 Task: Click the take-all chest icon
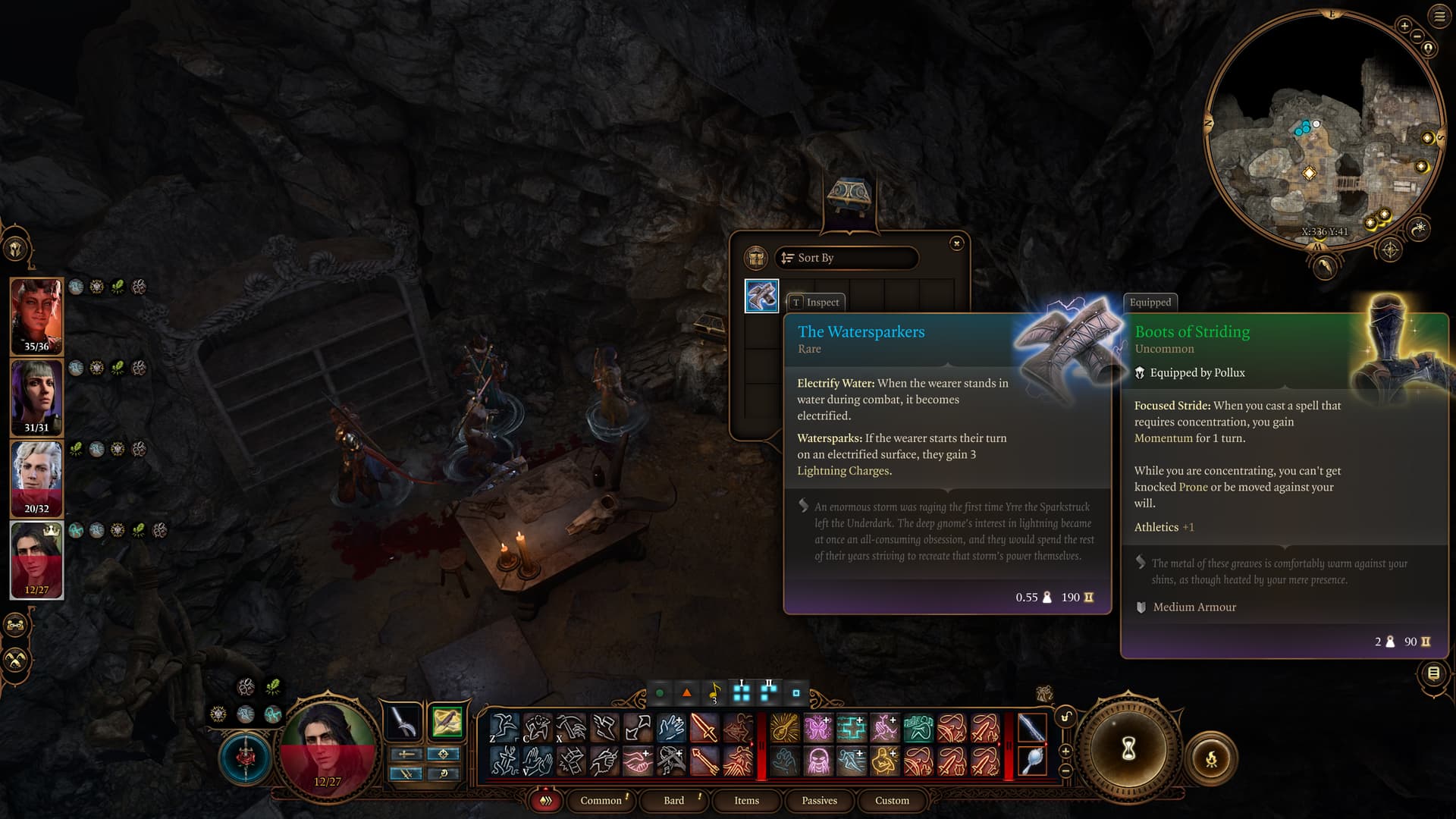pos(755,258)
